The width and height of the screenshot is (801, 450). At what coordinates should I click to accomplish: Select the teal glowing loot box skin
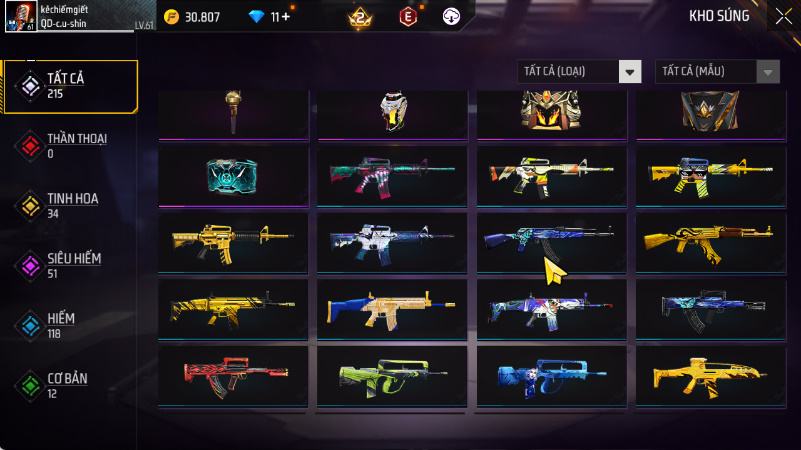tap(233, 174)
